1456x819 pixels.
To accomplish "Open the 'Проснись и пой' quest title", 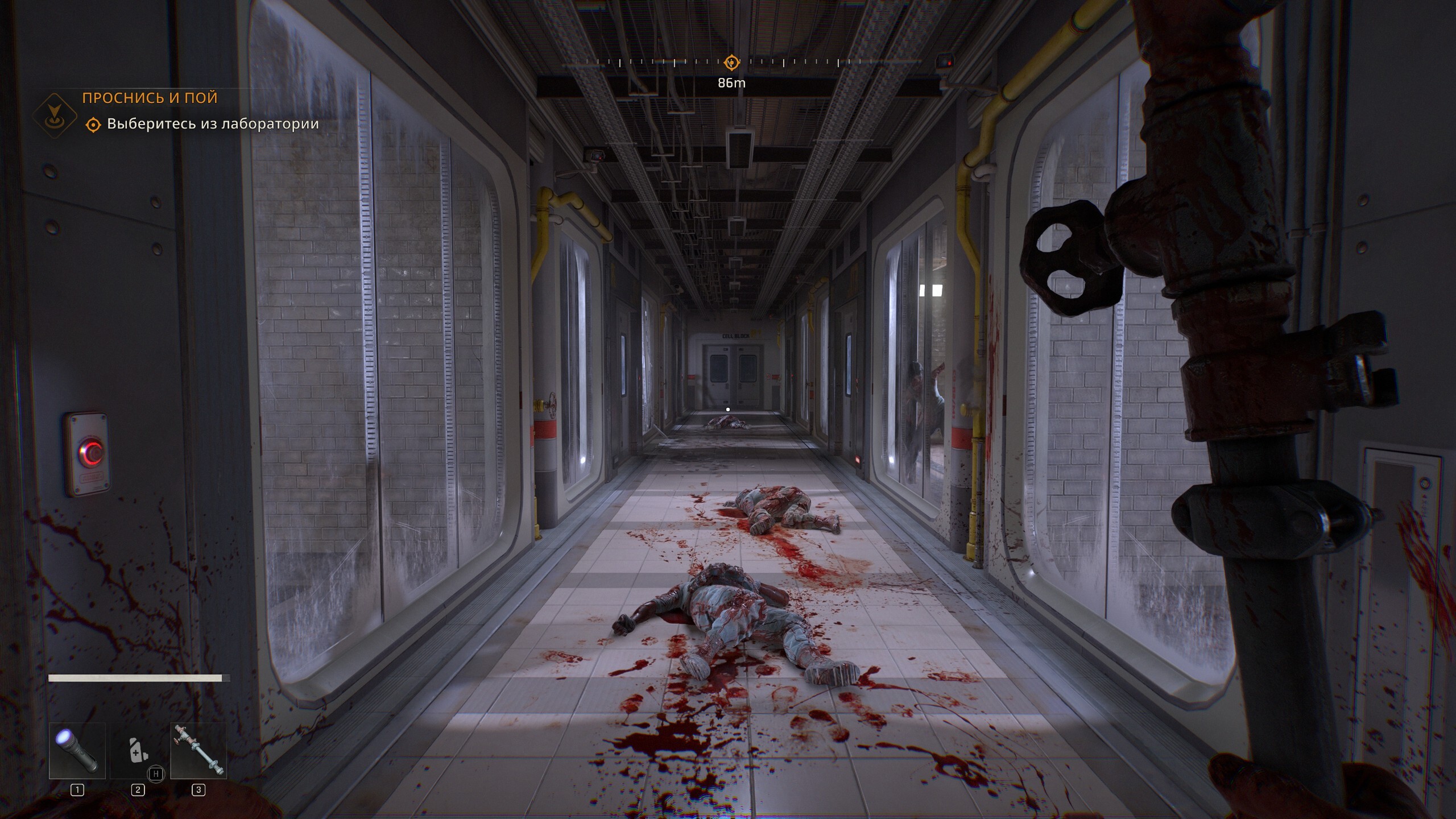I will click(150, 98).
